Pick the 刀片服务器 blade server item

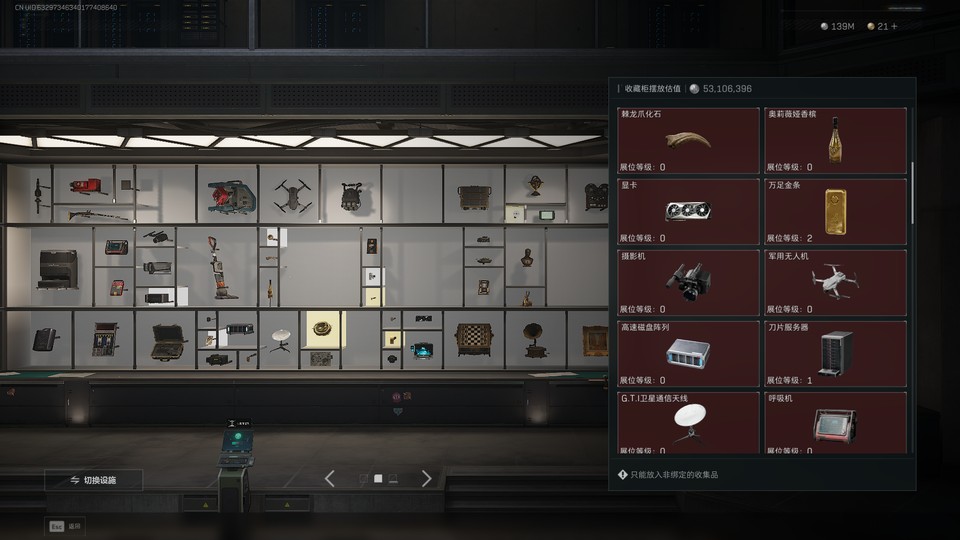(x=835, y=354)
